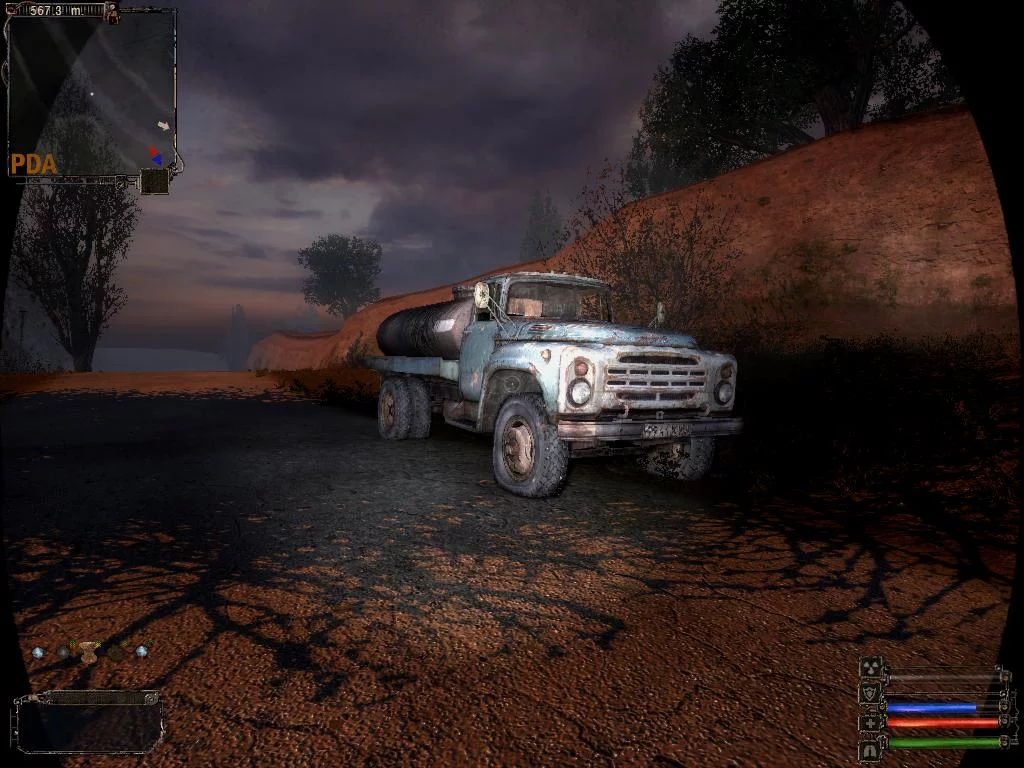
Task: Click the health cross status icon
Action: click(870, 721)
